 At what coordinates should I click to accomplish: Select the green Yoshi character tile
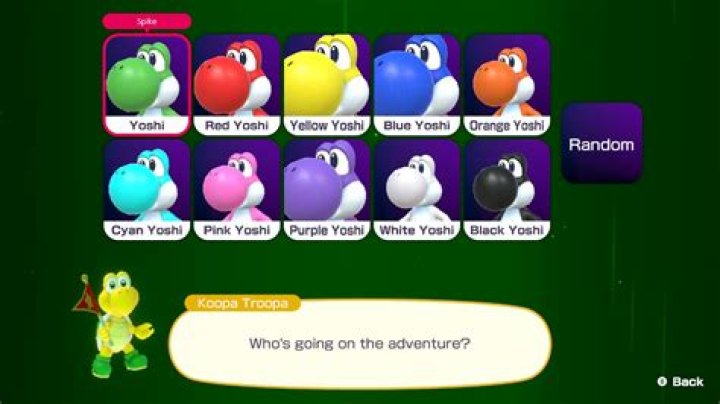click(146, 85)
